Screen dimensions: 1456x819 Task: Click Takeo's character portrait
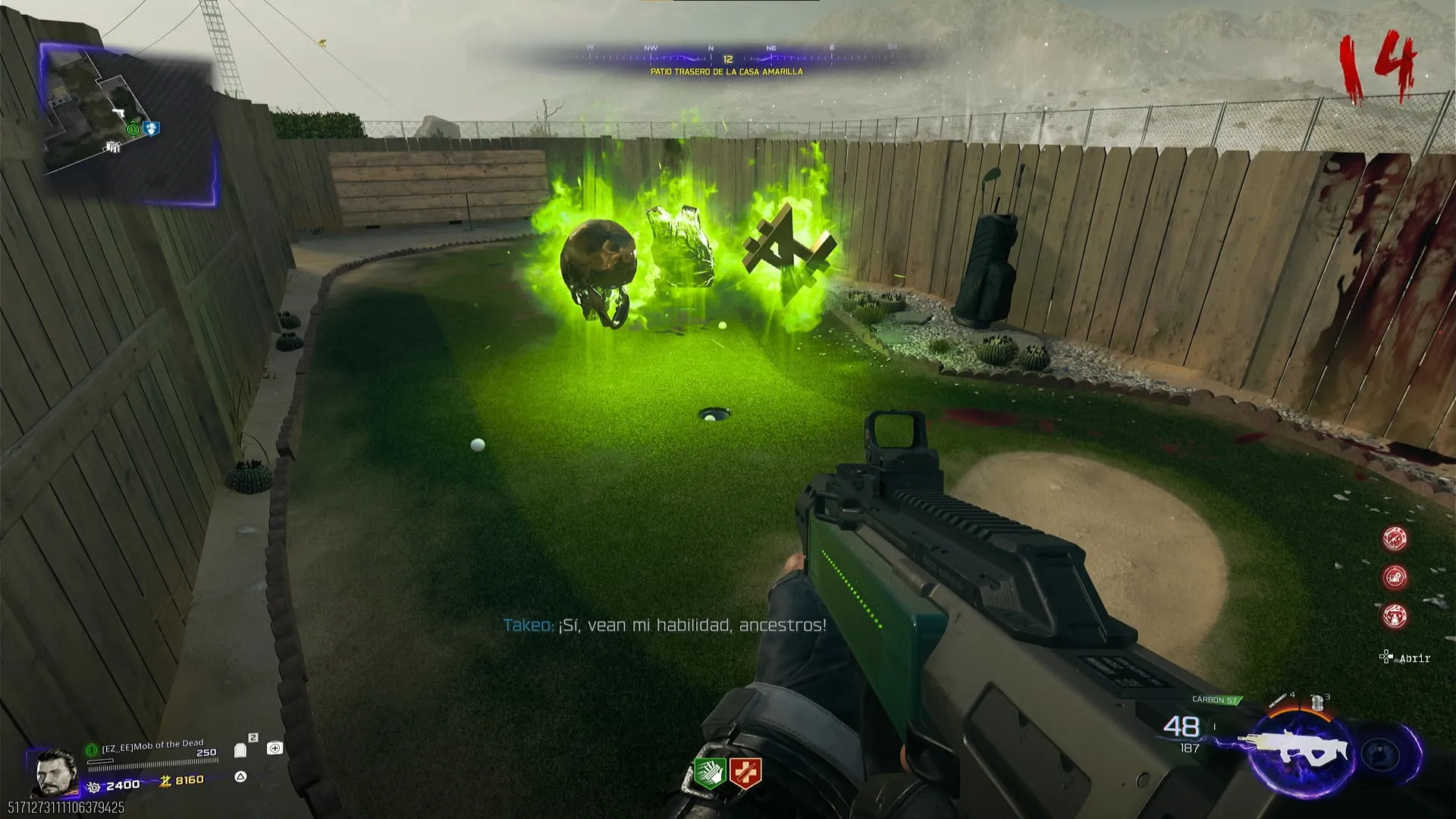pos(56,772)
